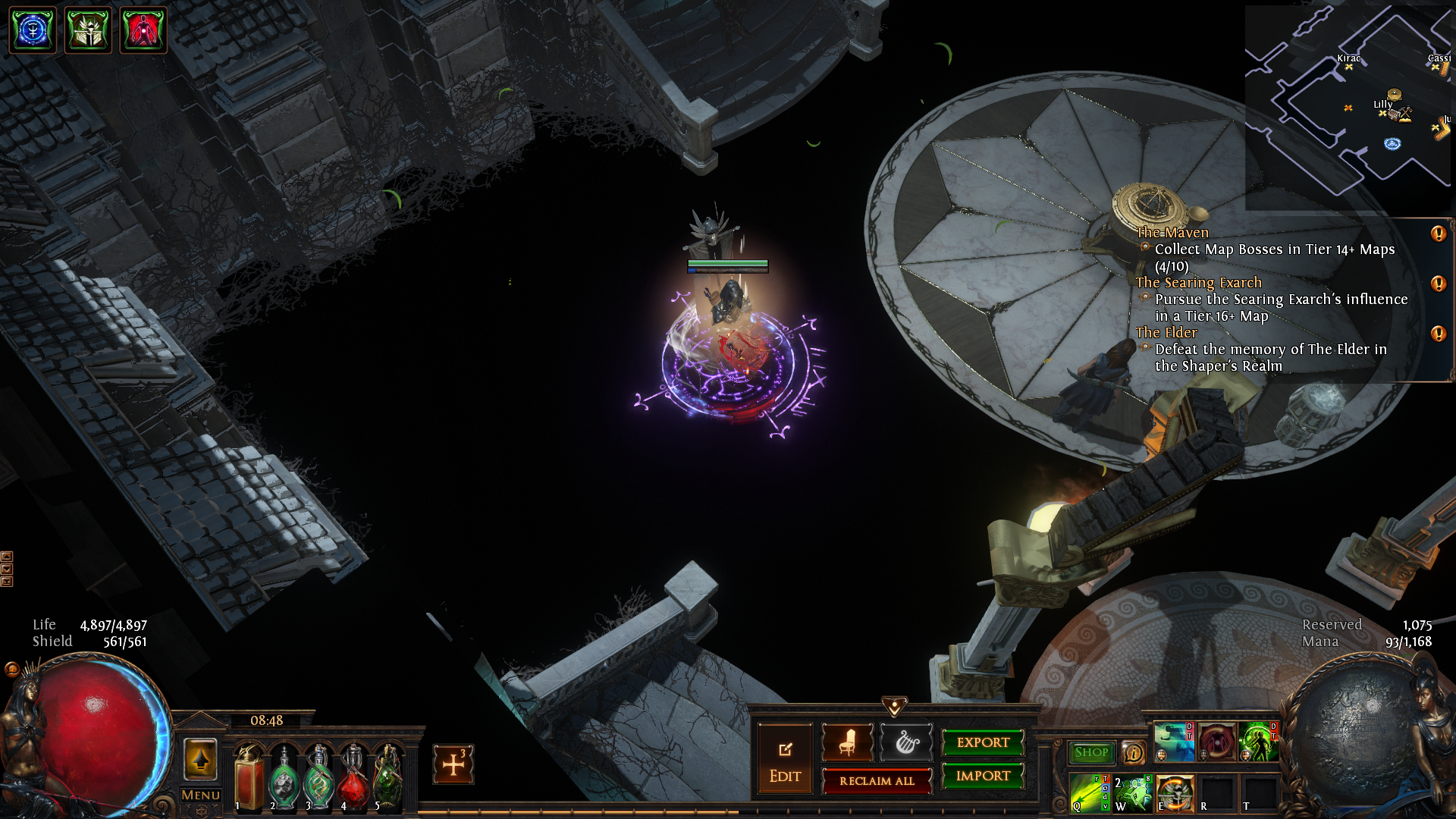Click the minimap

tap(1347, 106)
